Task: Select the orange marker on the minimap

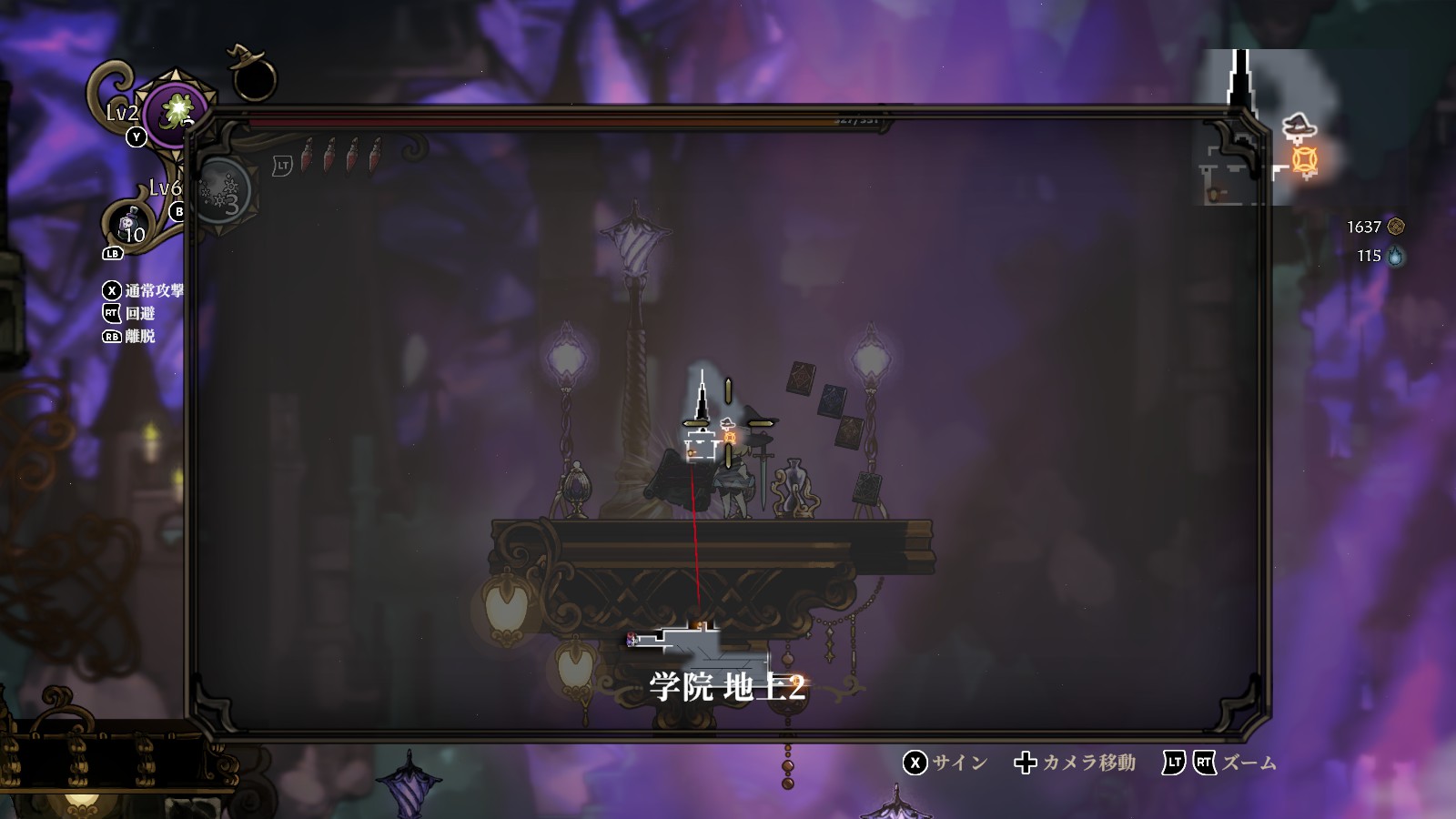Action: click(x=1305, y=160)
